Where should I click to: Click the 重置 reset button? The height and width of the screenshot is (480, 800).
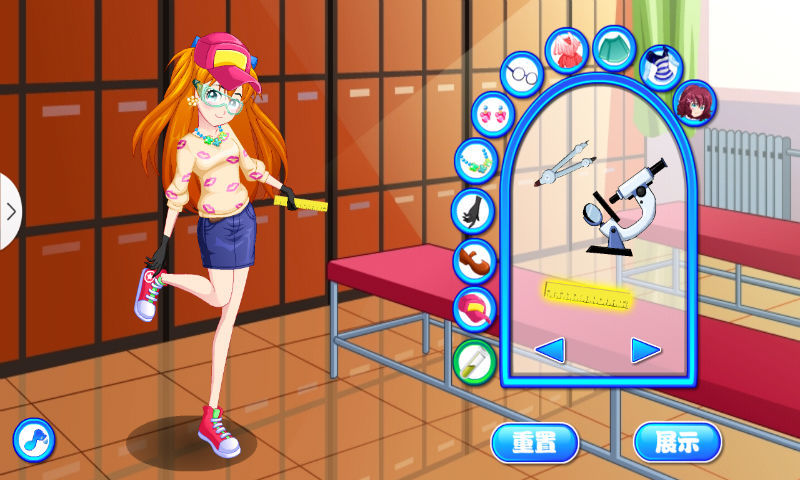point(535,441)
